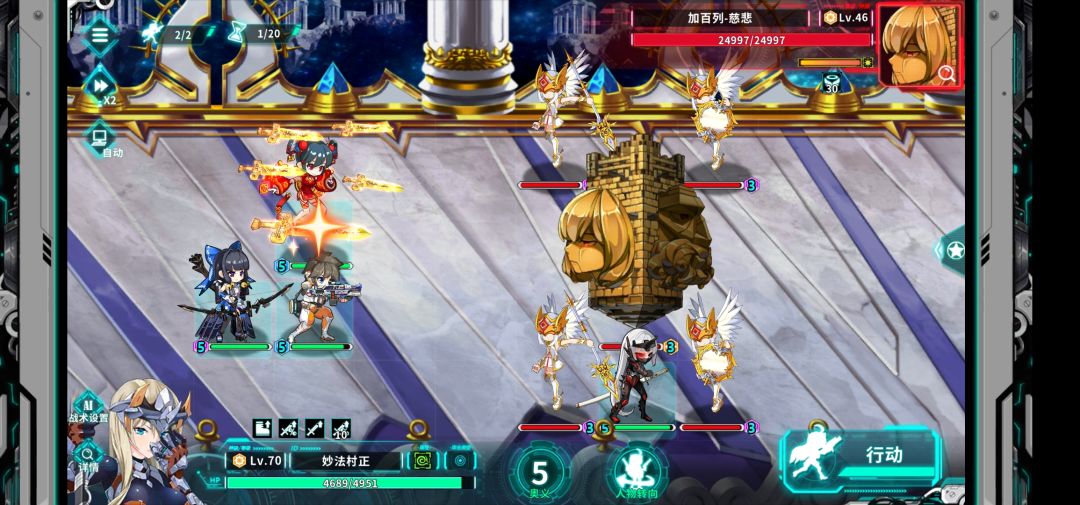This screenshot has height=505, width=1080.
Task: Expand the star side panel tab
Action: 953,250
